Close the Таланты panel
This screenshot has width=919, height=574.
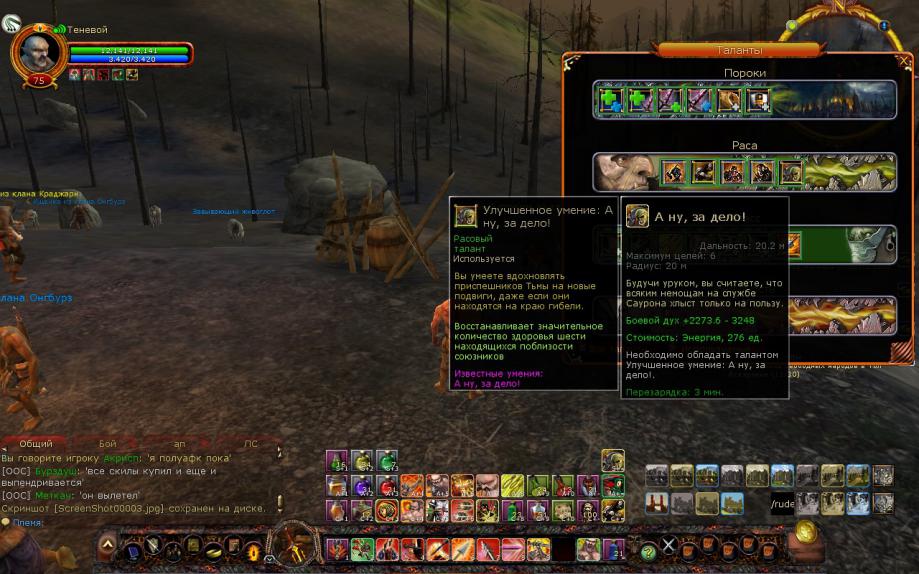pos(904,61)
